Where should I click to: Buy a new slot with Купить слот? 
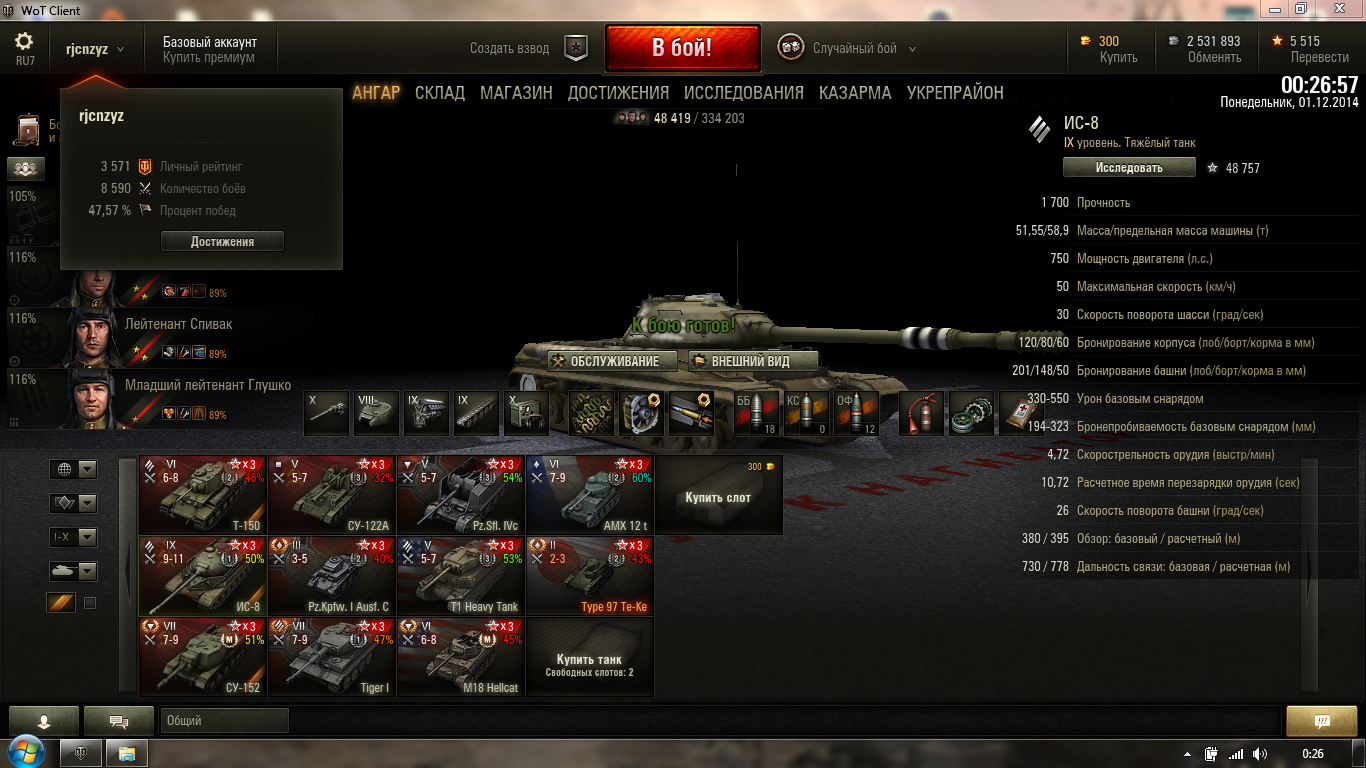718,496
